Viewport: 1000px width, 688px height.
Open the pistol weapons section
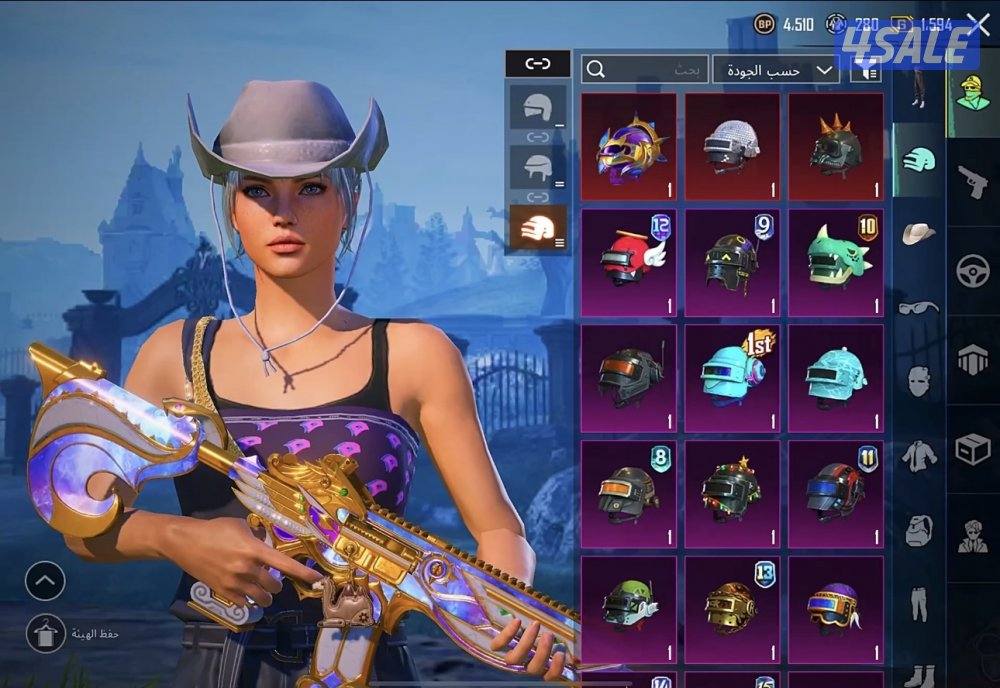tap(972, 181)
